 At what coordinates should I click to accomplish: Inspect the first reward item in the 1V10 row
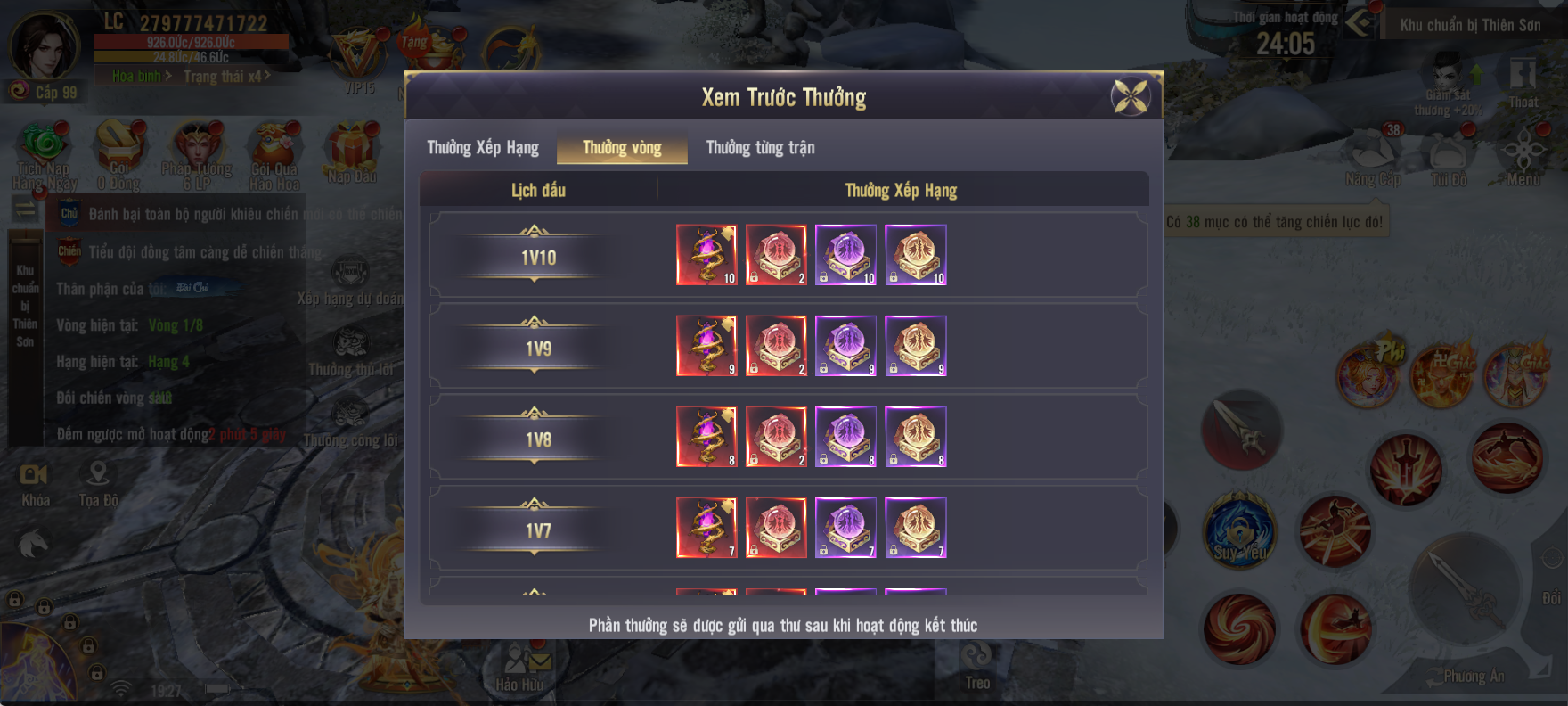click(706, 255)
